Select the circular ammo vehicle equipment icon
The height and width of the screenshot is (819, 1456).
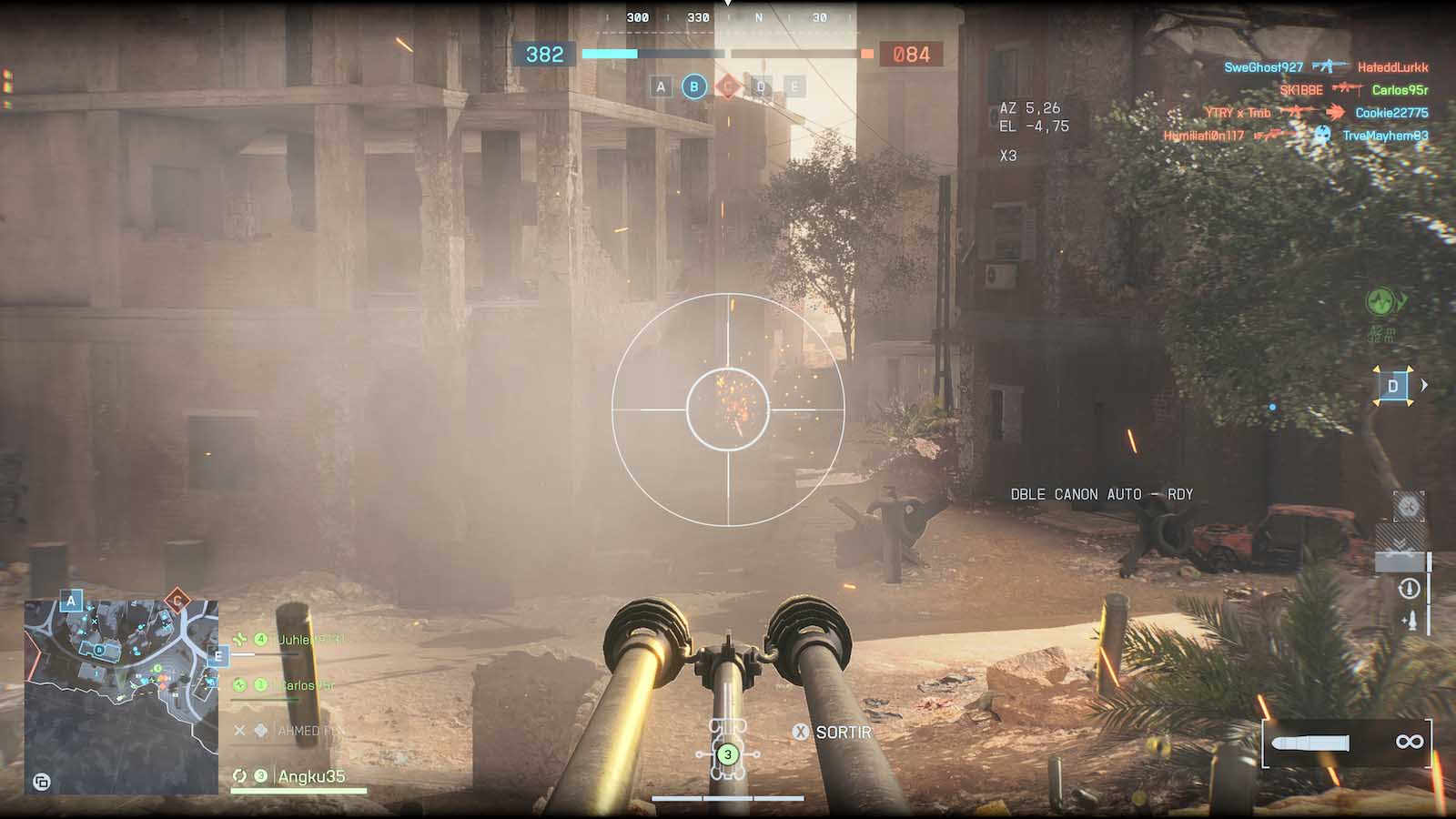point(1409,589)
